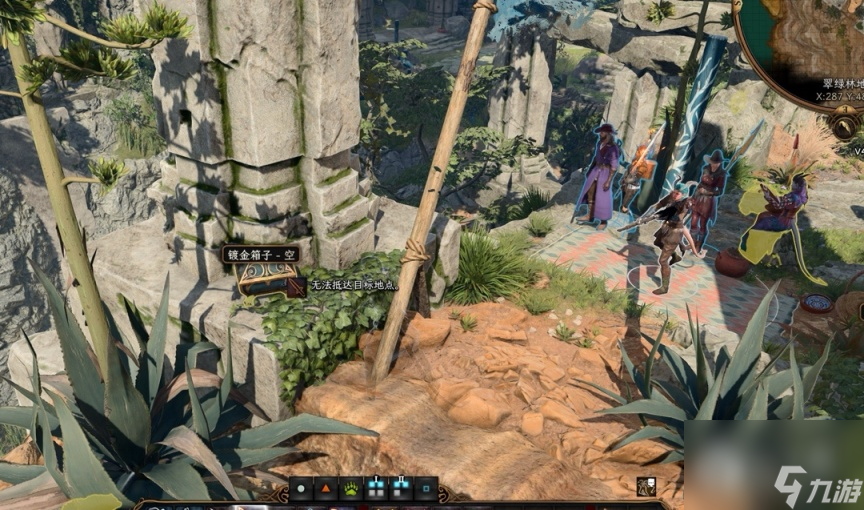Select the white circle hotbar filter
Image resolution: width=864 pixels, height=510 pixels.
tap(301, 489)
